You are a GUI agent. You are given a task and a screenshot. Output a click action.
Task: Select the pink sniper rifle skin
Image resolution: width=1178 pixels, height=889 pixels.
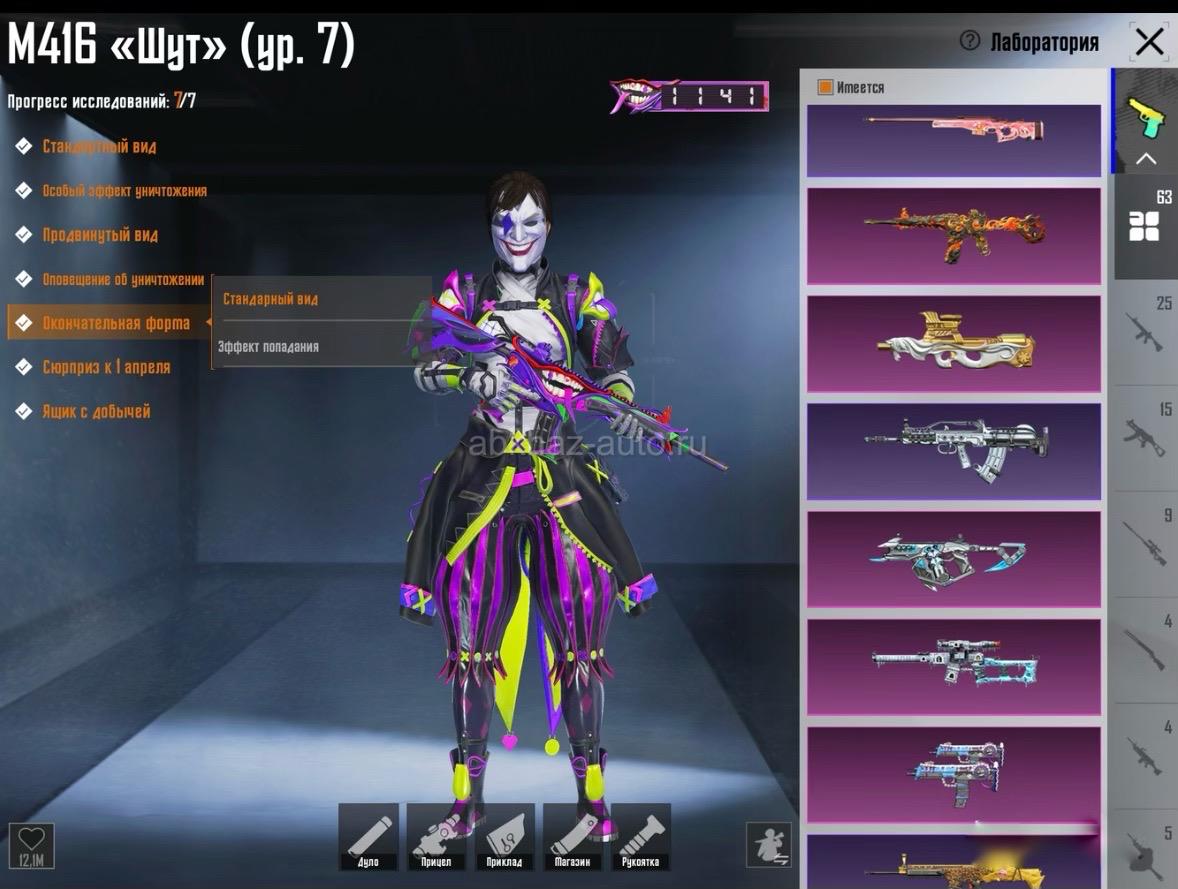(x=953, y=130)
